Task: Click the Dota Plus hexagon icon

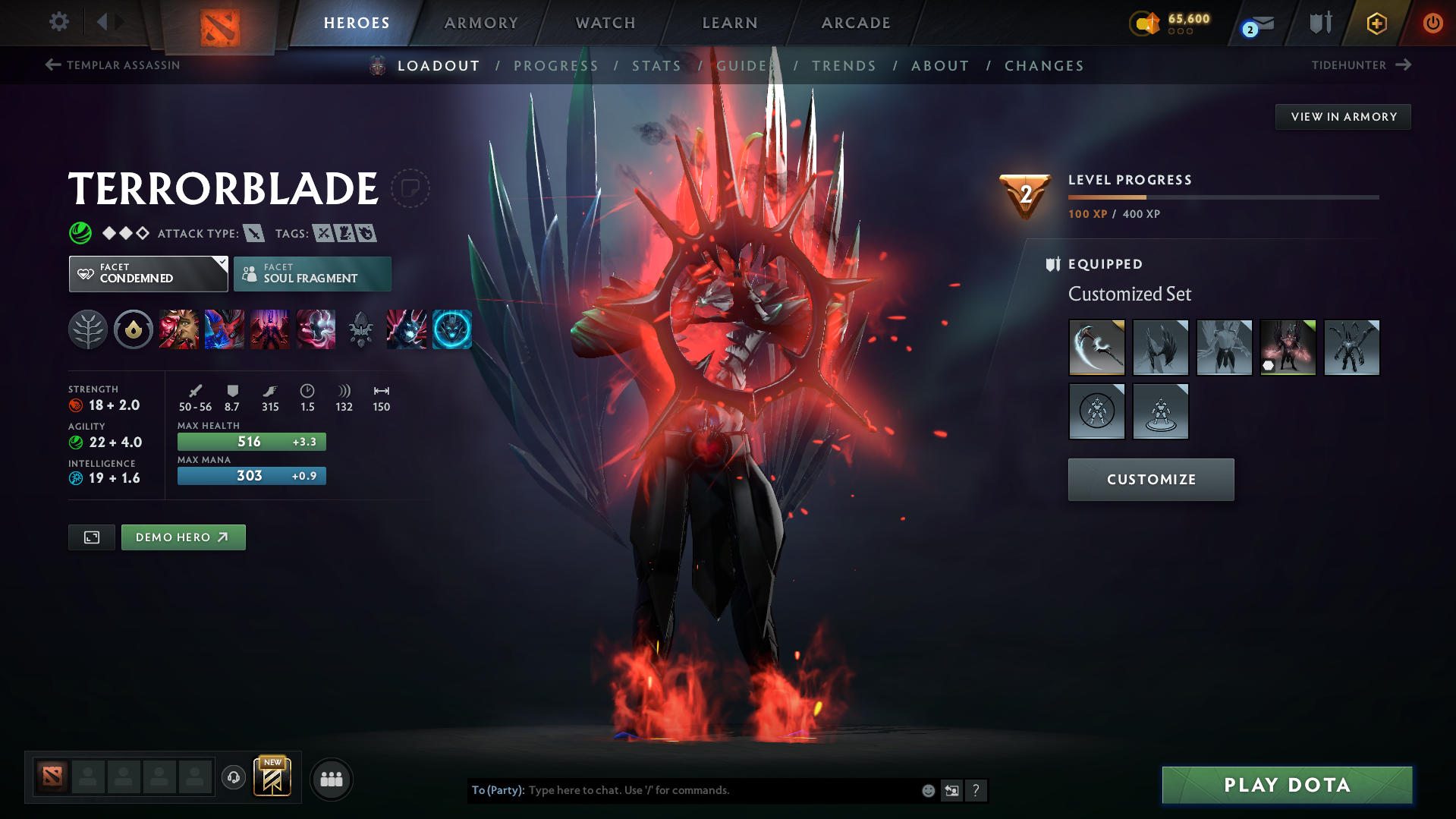Action: tap(1376, 23)
